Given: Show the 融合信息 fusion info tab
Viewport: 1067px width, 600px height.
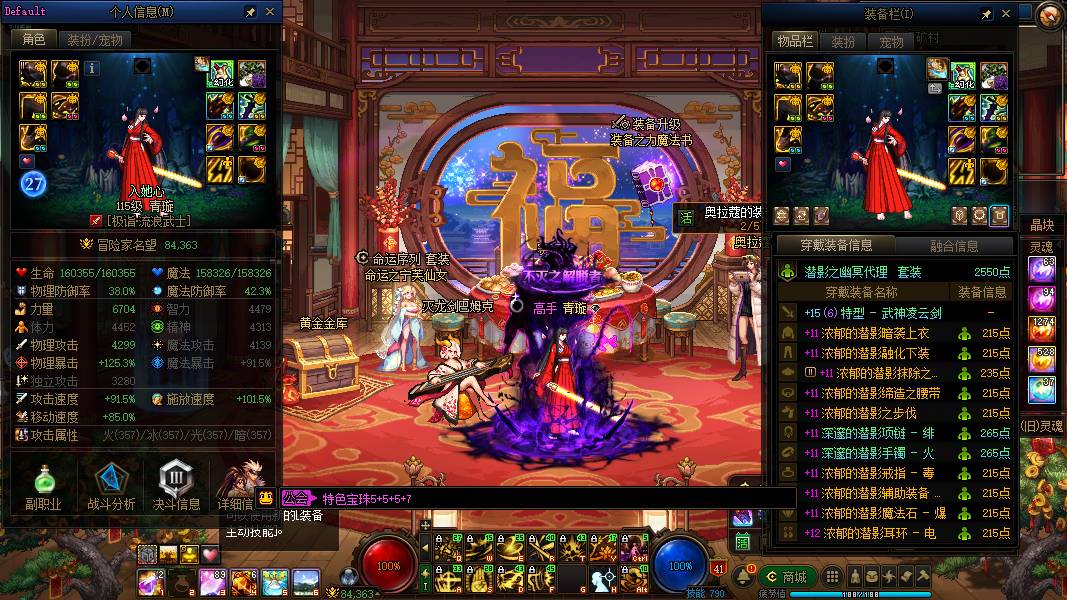Looking at the screenshot, I should tap(953, 245).
